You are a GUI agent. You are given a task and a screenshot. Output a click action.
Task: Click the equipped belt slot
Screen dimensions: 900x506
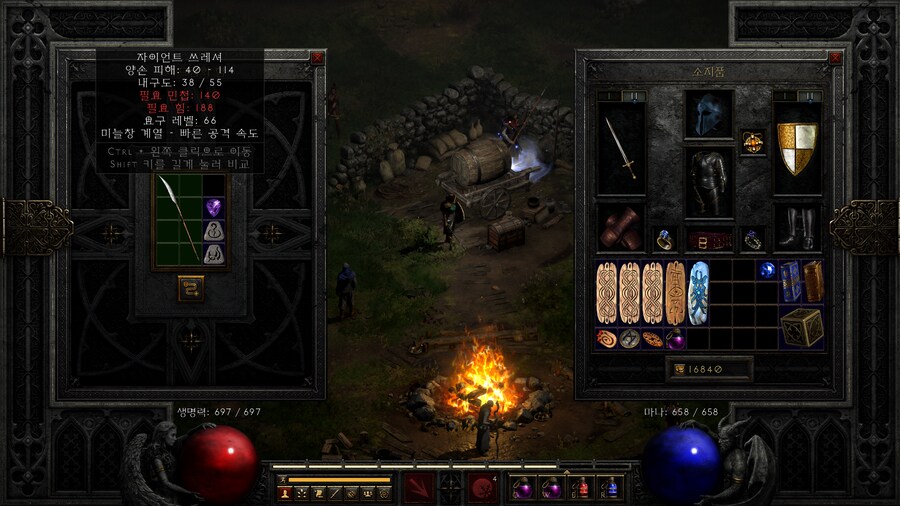coord(708,240)
